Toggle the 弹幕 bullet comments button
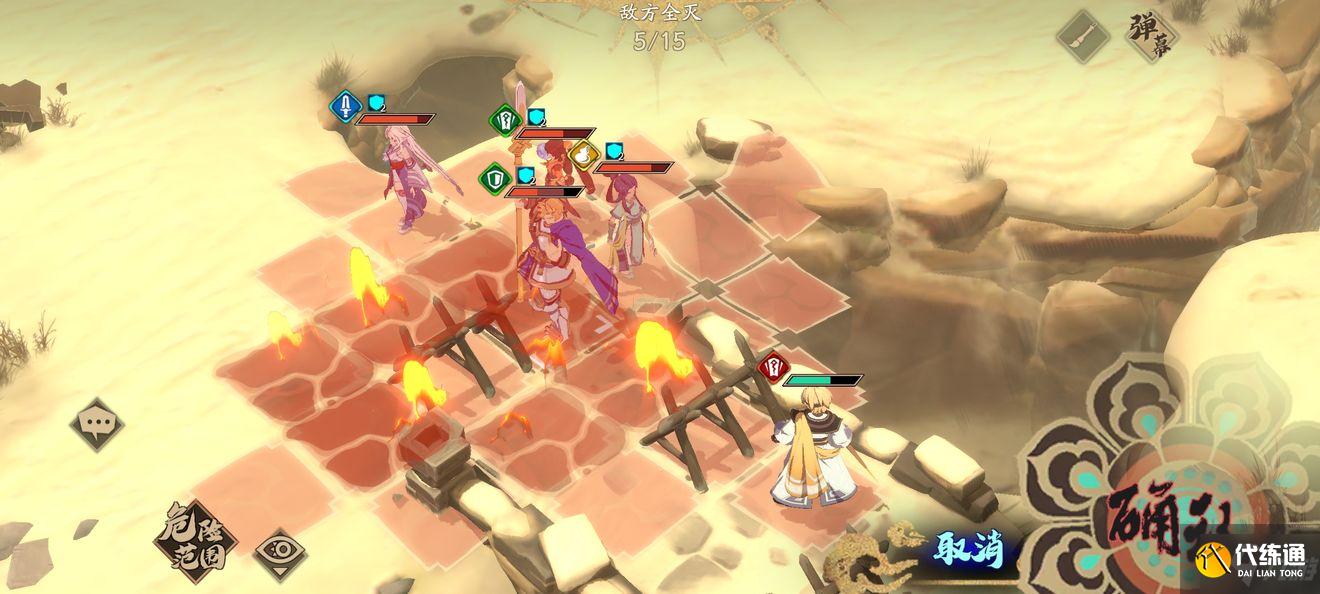The height and width of the screenshot is (594, 1320). click(x=1151, y=36)
